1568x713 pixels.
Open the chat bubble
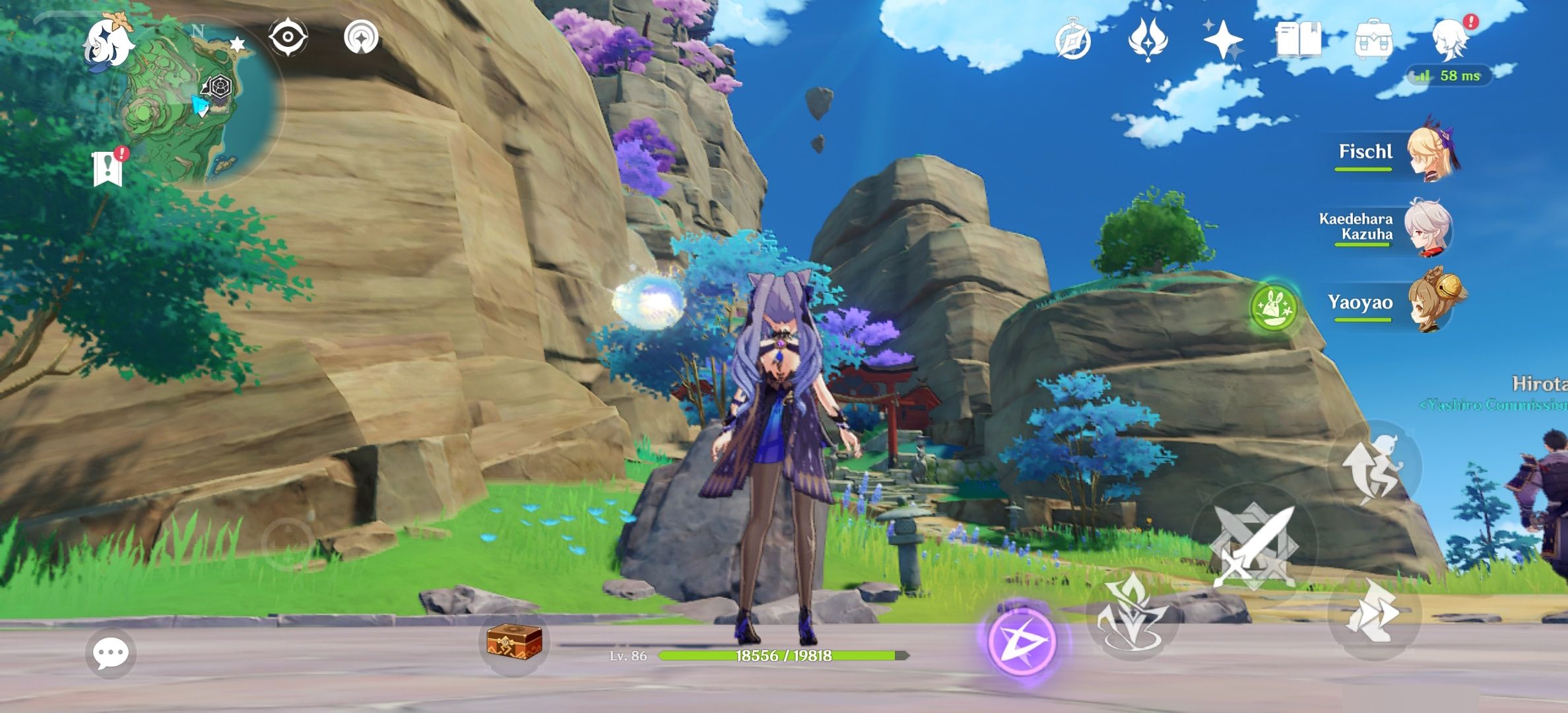click(x=110, y=654)
